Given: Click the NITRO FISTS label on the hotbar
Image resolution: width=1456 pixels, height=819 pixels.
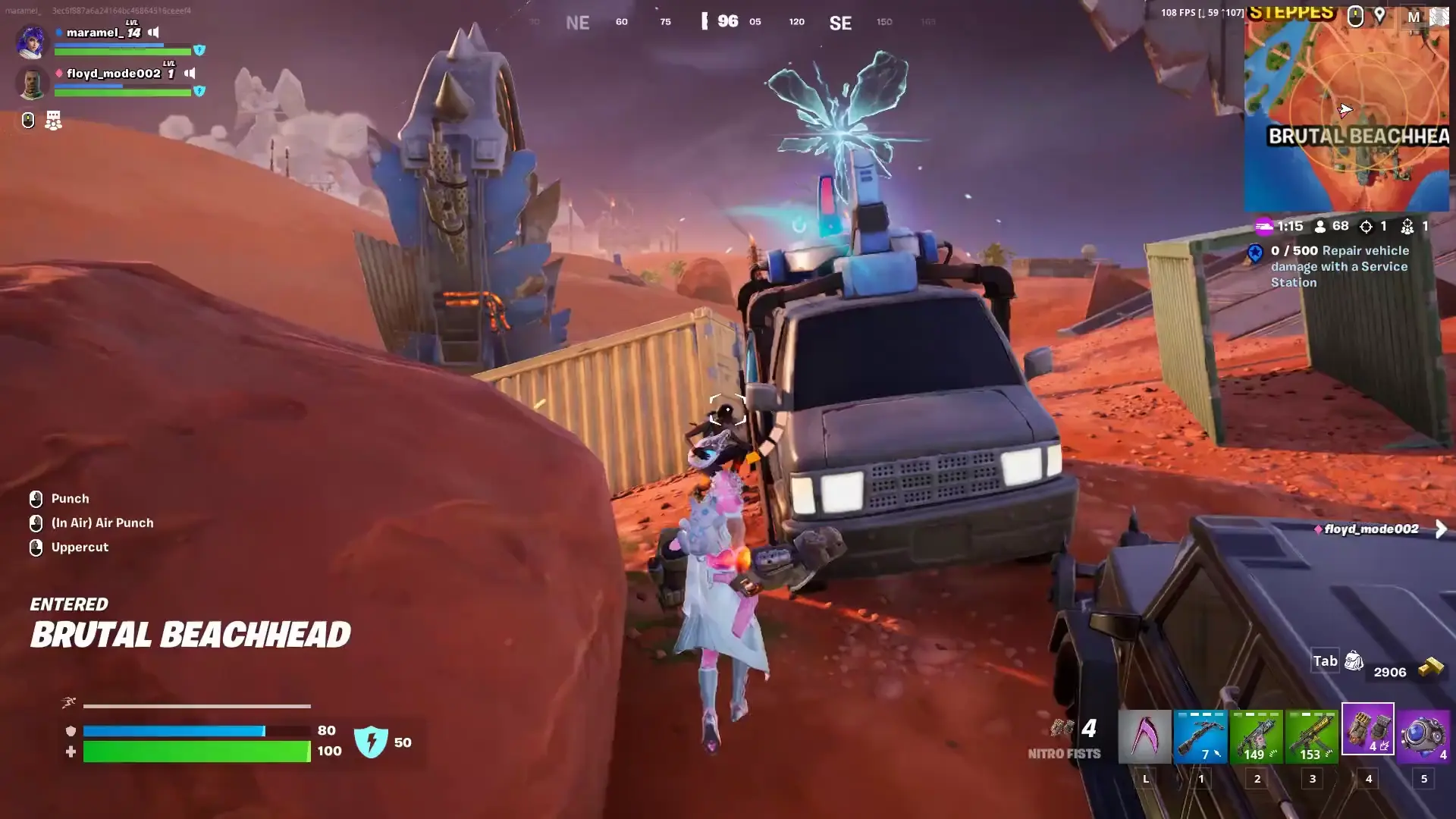Looking at the screenshot, I should pyautogui.click(x=1065, y=754).
